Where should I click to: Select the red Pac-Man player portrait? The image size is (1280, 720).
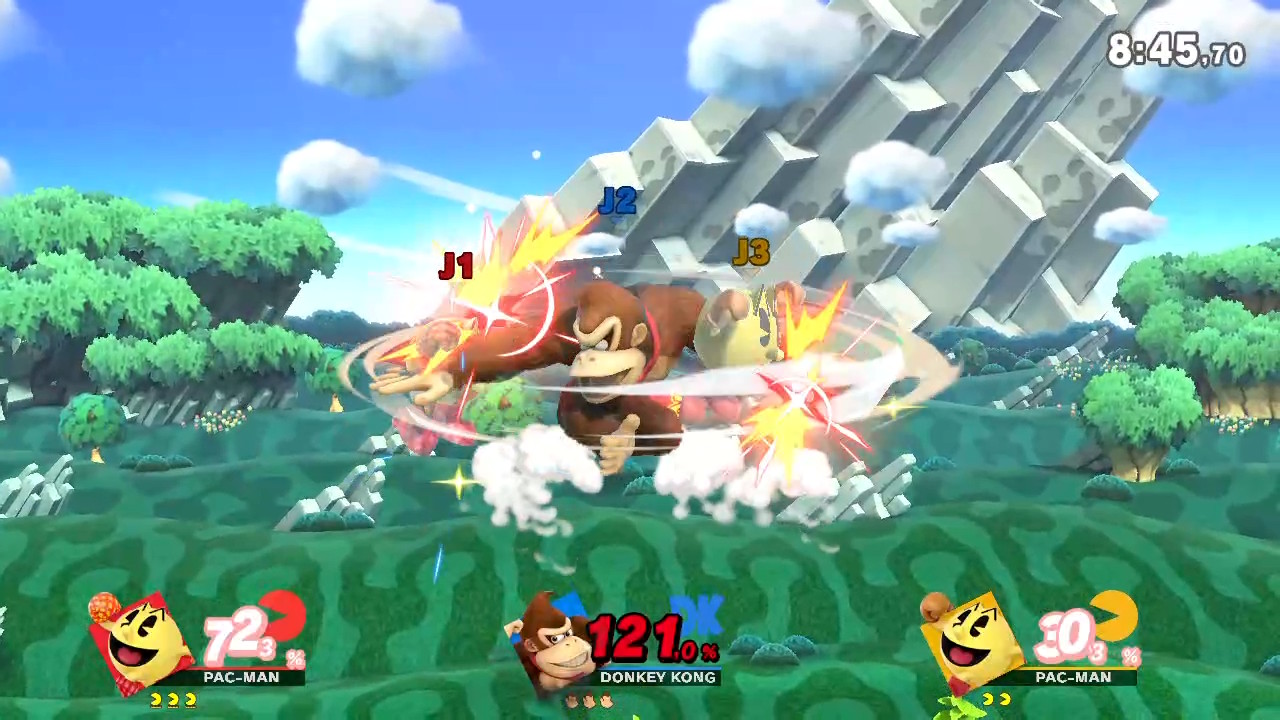[x=146, y=642]
